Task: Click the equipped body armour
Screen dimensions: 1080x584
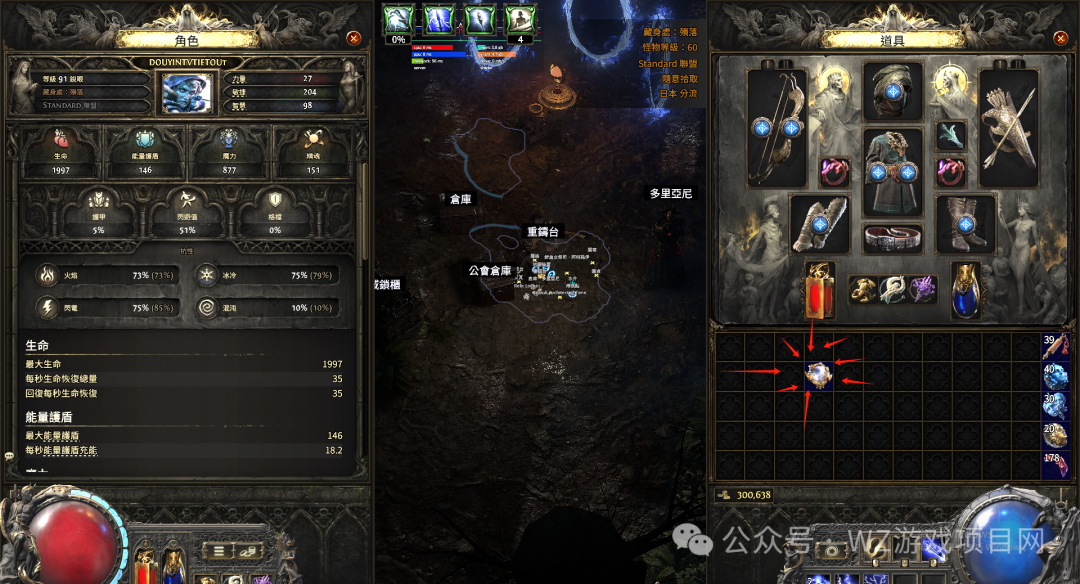Action: coord(892,175)
